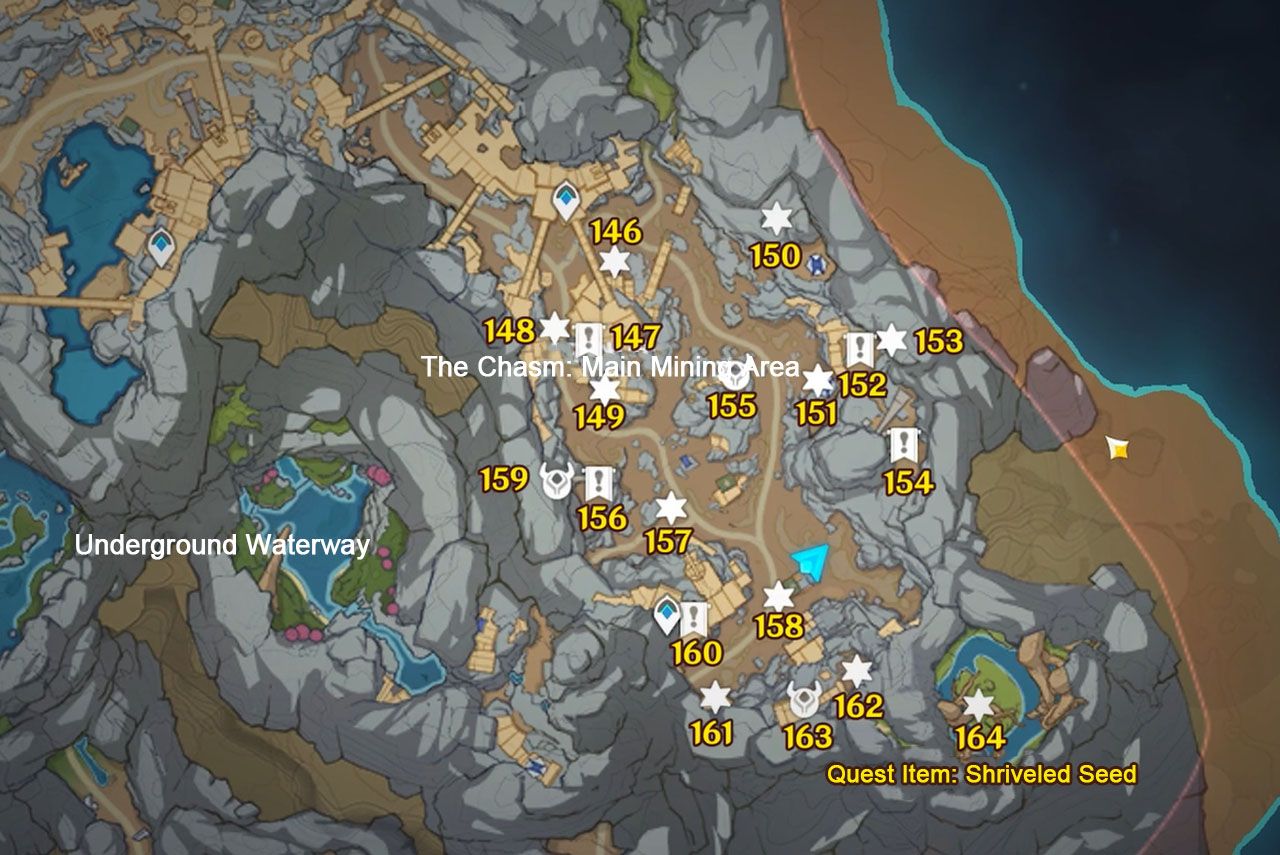The height and width of the screenshot is (855, 1280).
Task: Select star marker 157 in the mining area
Action: pos(669,509)
